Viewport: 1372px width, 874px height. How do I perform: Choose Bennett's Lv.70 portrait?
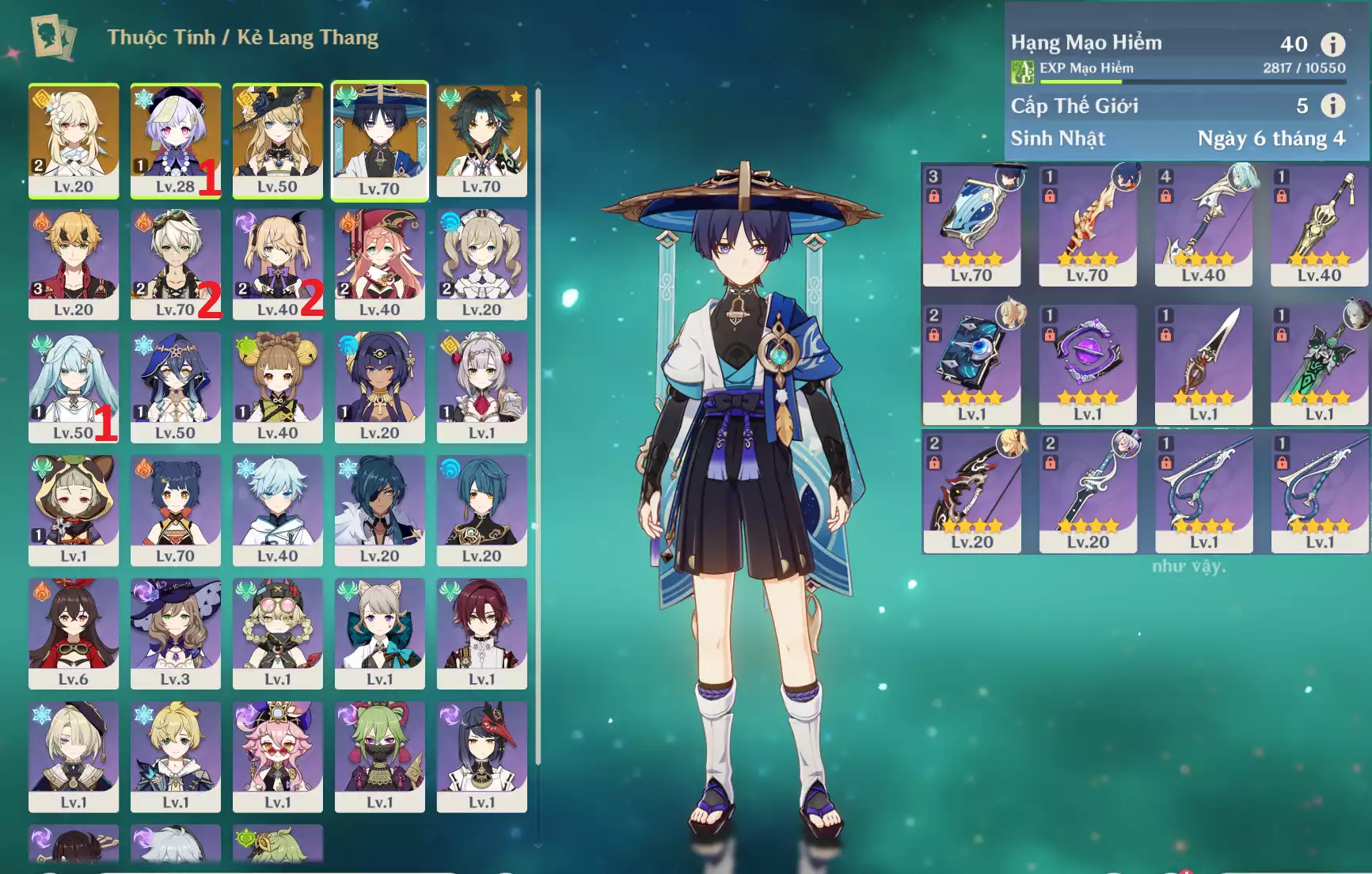click(x=175, y=264)
